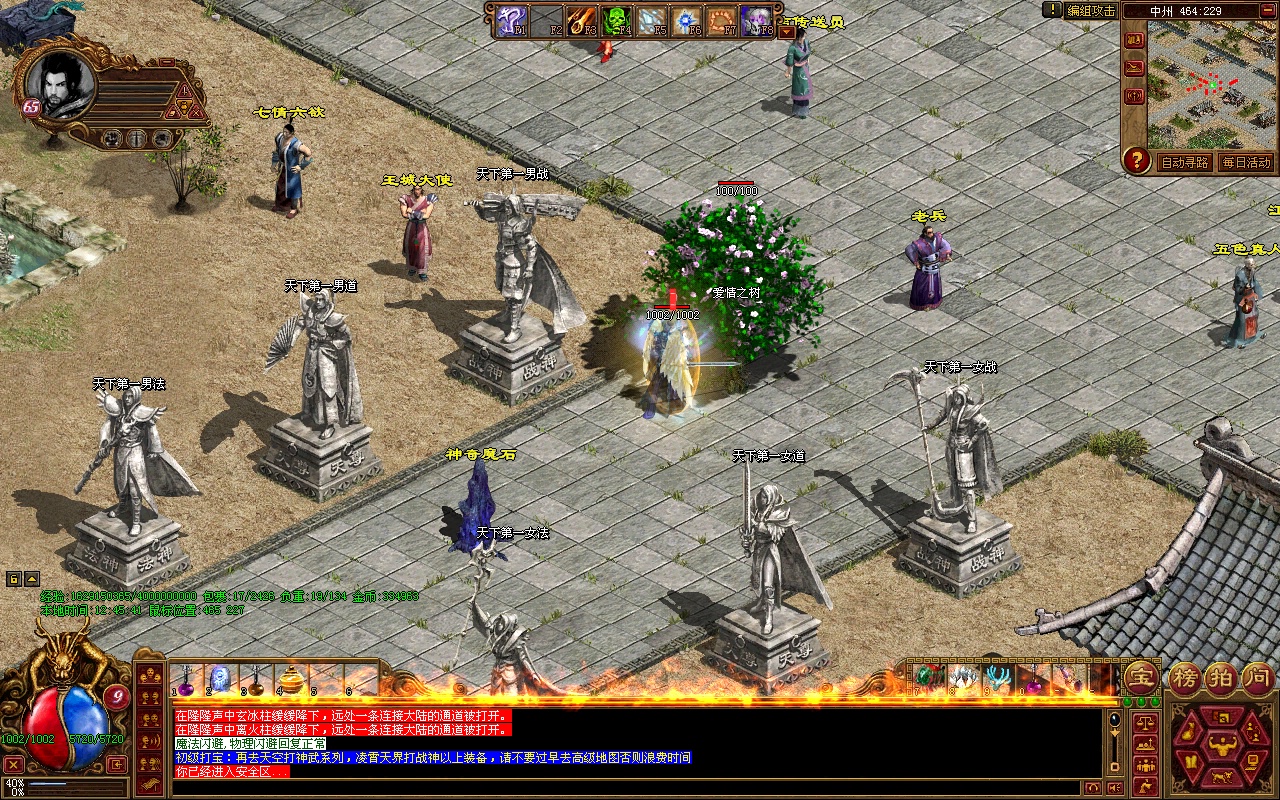The width and height of the screenshot is (1280, 800).
Task: Show help with the question mark button
Action: coord(1135,160)
